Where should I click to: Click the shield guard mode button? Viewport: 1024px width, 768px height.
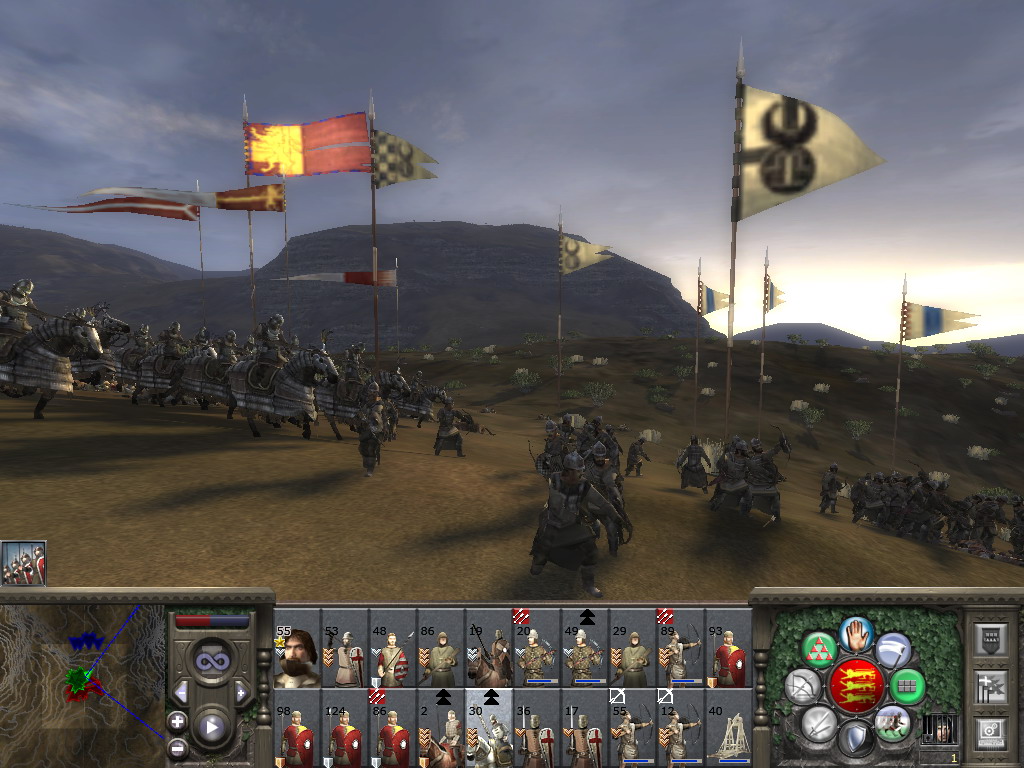[856, 739]
